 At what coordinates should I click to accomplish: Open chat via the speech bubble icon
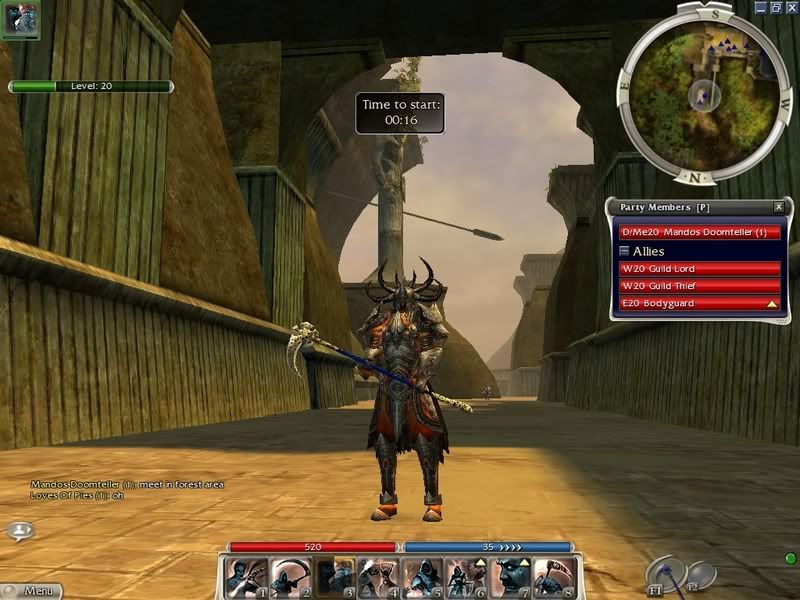pyautogui.click(x=18, y=531)
